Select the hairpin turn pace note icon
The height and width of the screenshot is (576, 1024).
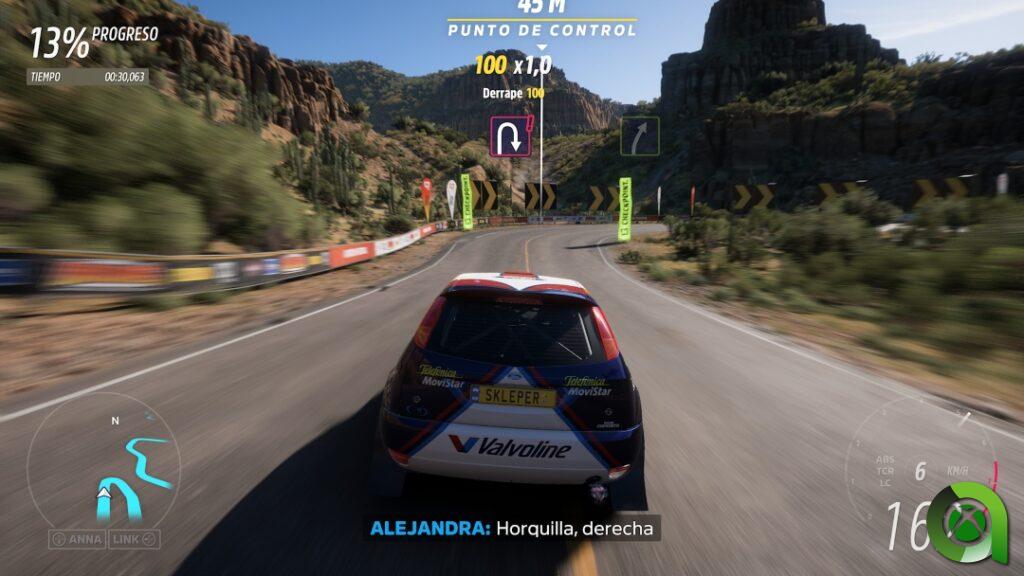510,136
